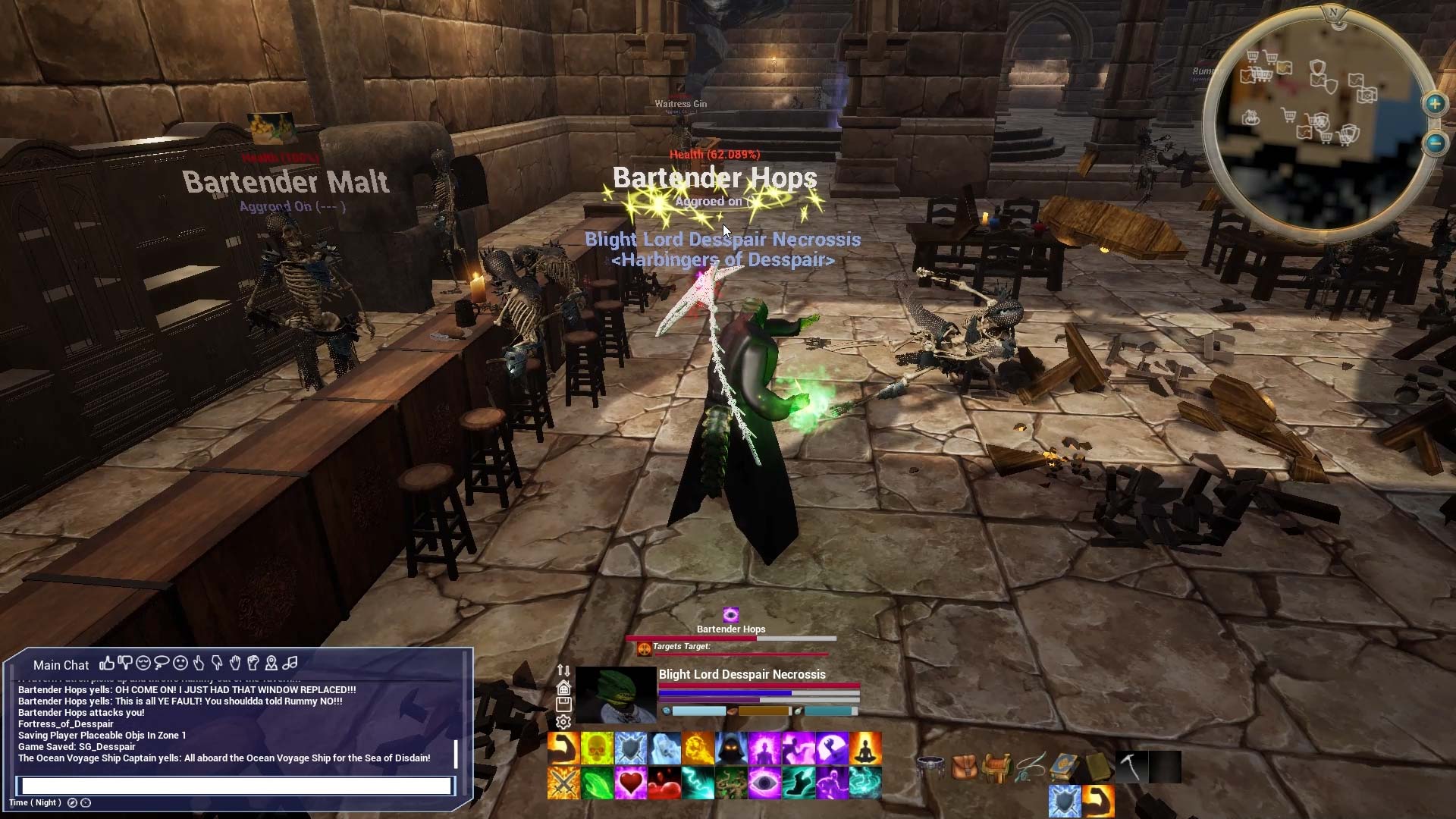Cast the red heart ability
This screenshot has width=1456, height=819.
[x=630, y=783]
